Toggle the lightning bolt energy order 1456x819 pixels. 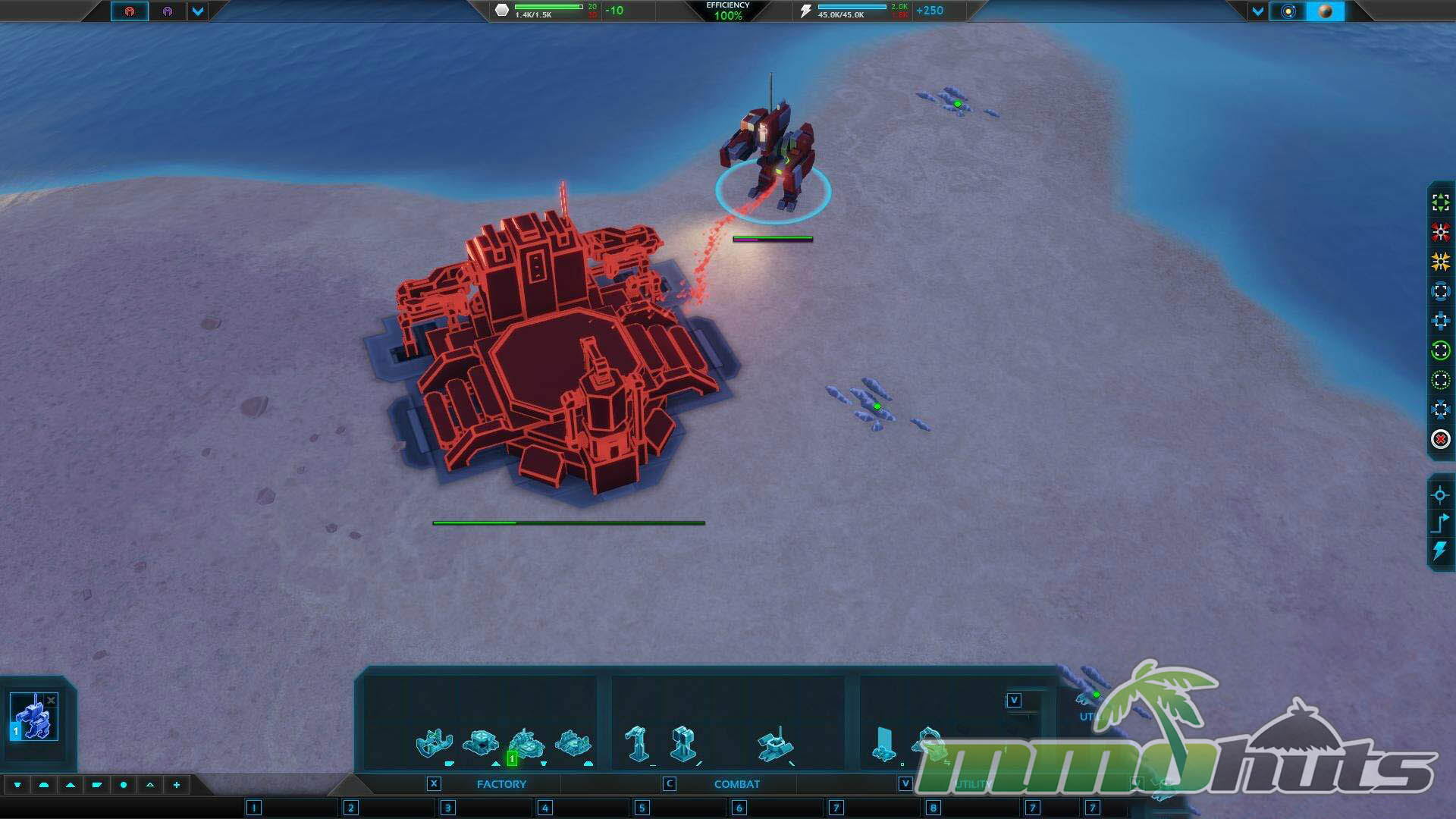(1441, 551)
